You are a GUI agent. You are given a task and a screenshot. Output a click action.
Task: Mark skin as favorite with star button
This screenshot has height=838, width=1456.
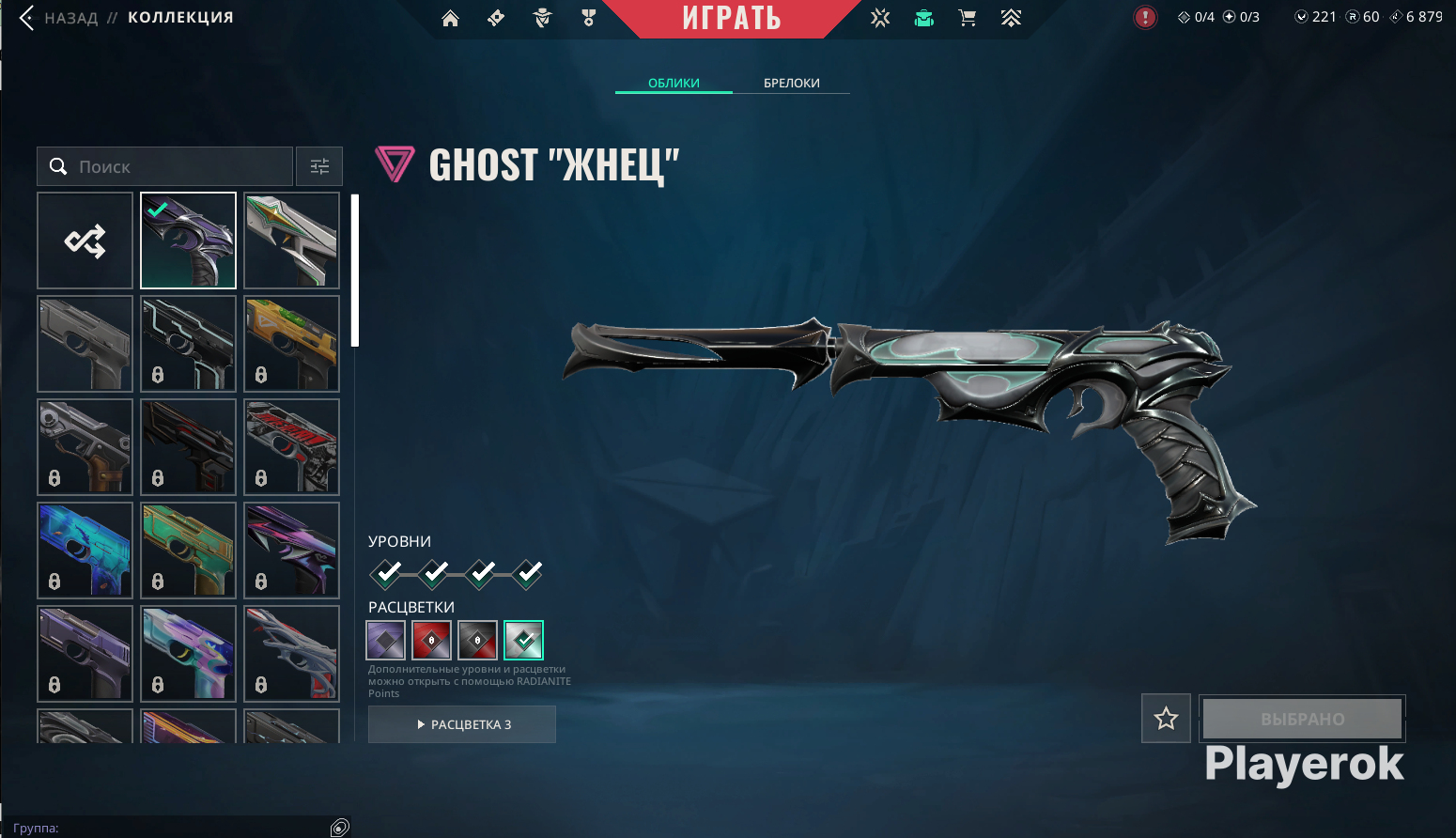[x=1166, y=719]
